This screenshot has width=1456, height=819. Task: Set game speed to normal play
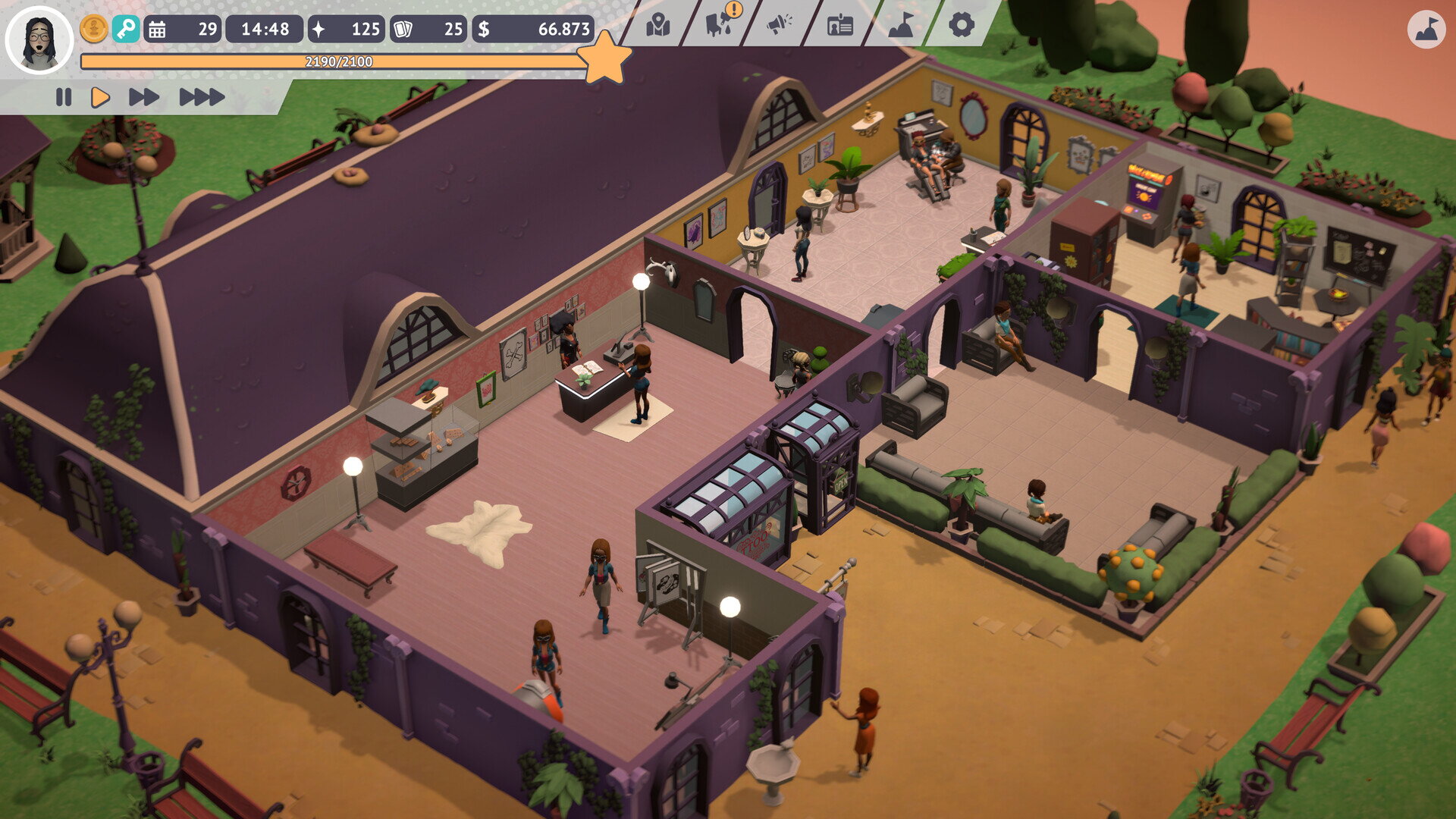click(100, 97)
